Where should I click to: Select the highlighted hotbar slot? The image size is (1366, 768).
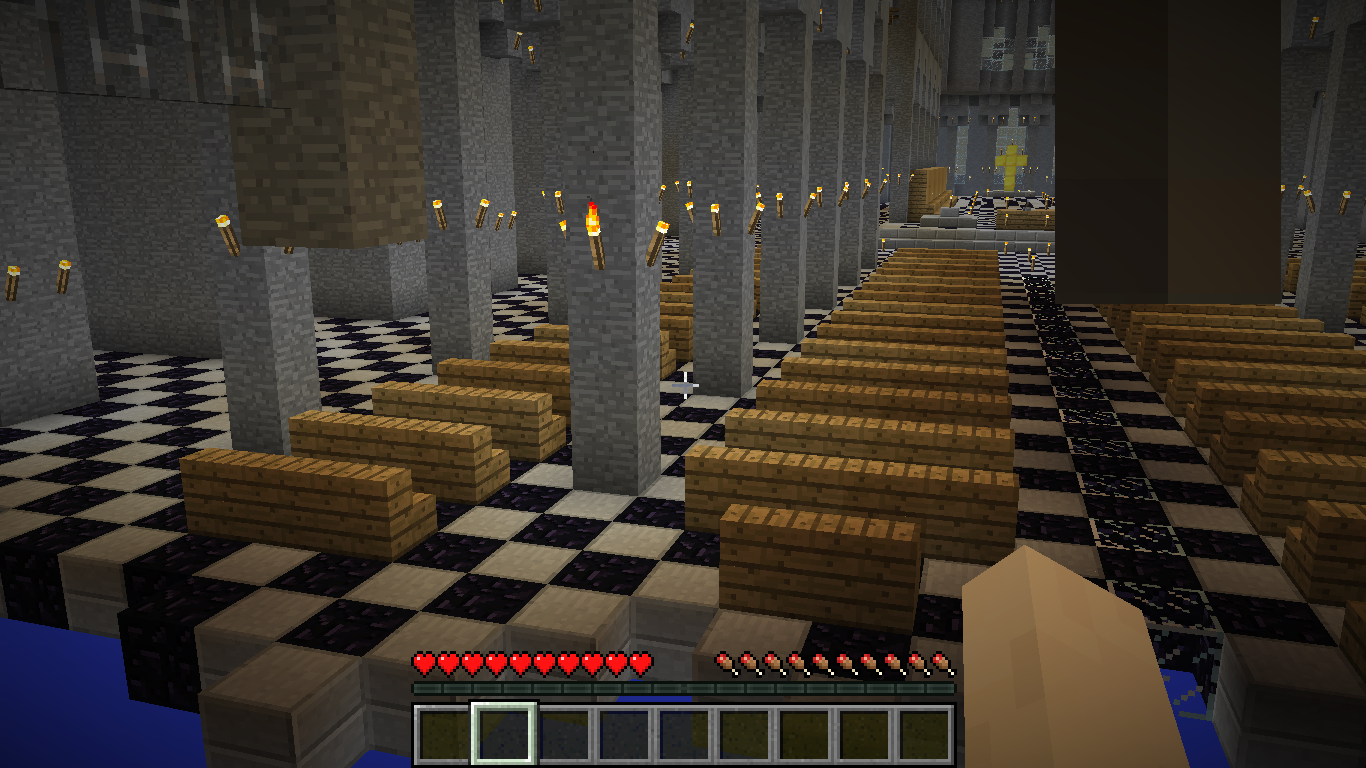pyautogui.click(x=504, y=734)
